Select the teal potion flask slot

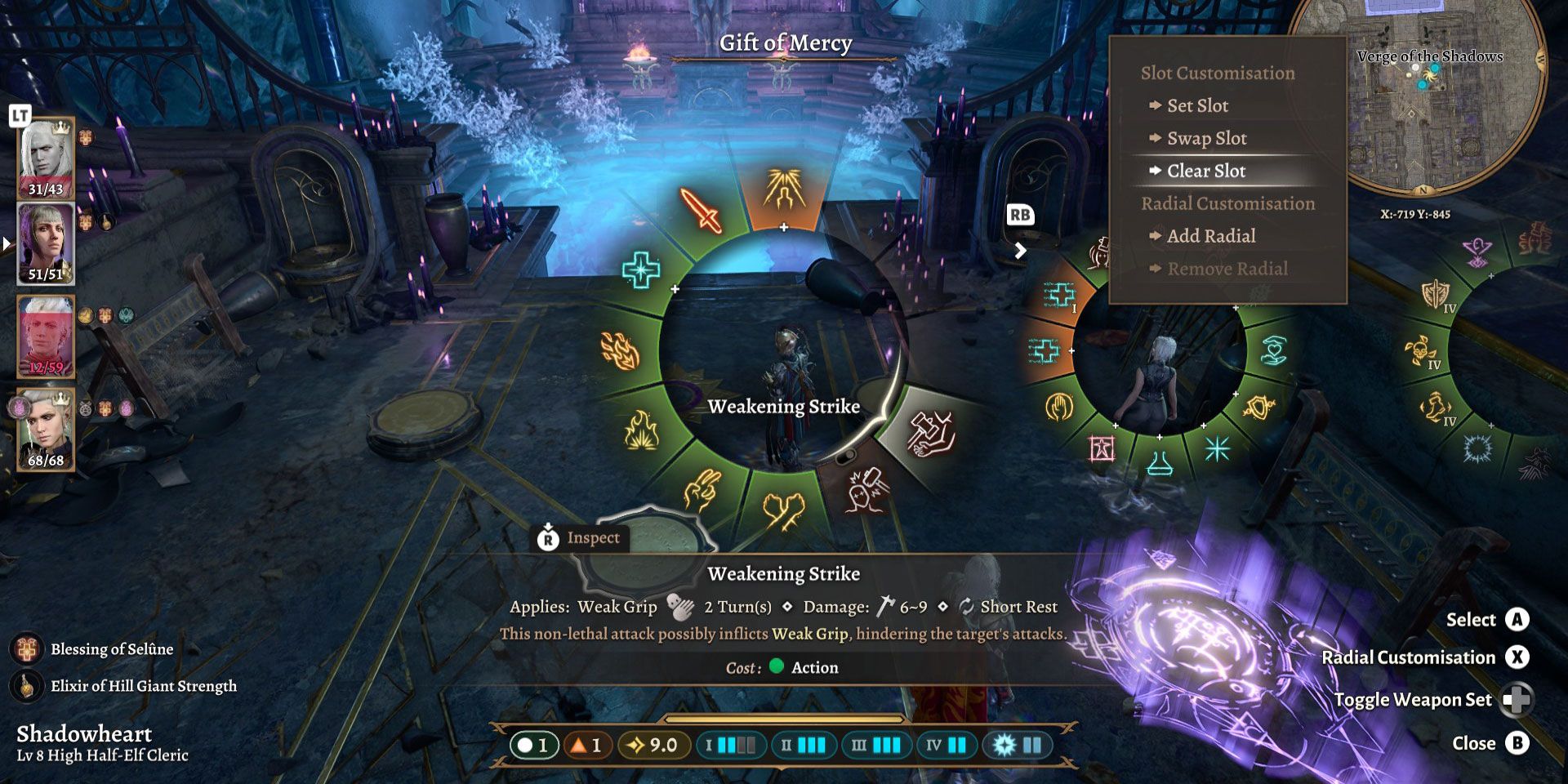click(x=1160, y=462)
